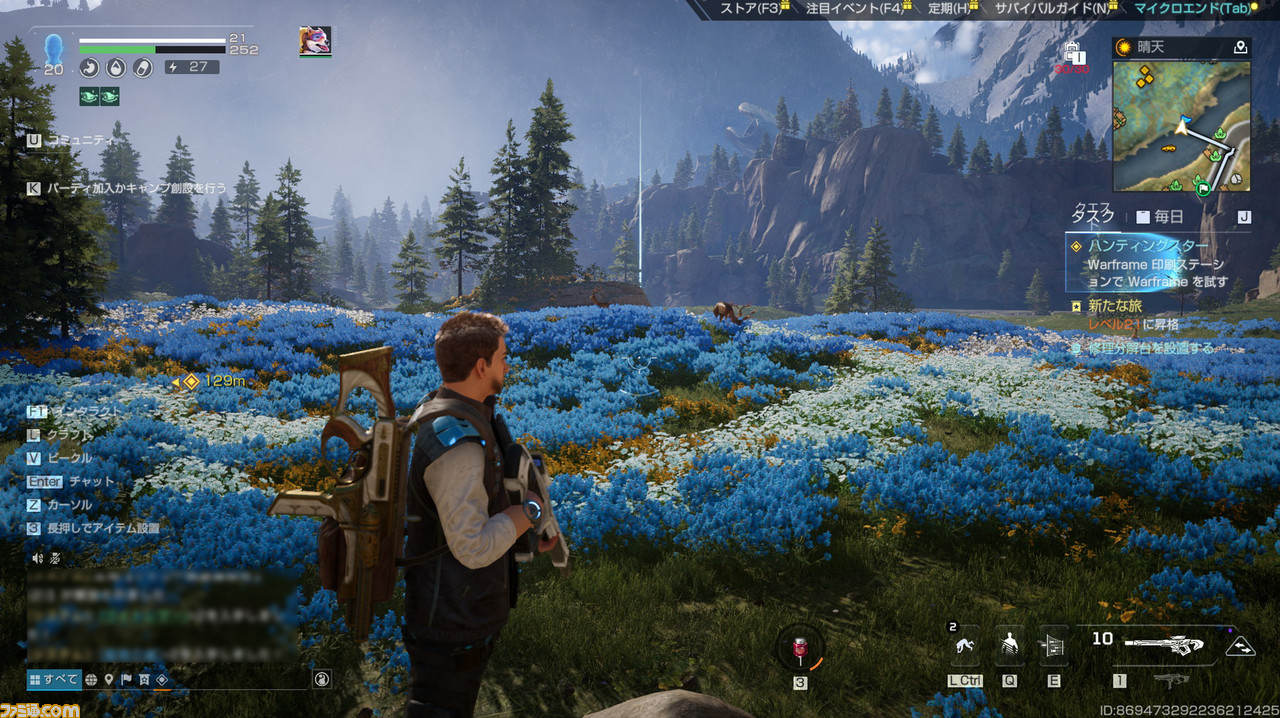
Task: Click the weapon swap arrows icon
Action: point(1240,646)
